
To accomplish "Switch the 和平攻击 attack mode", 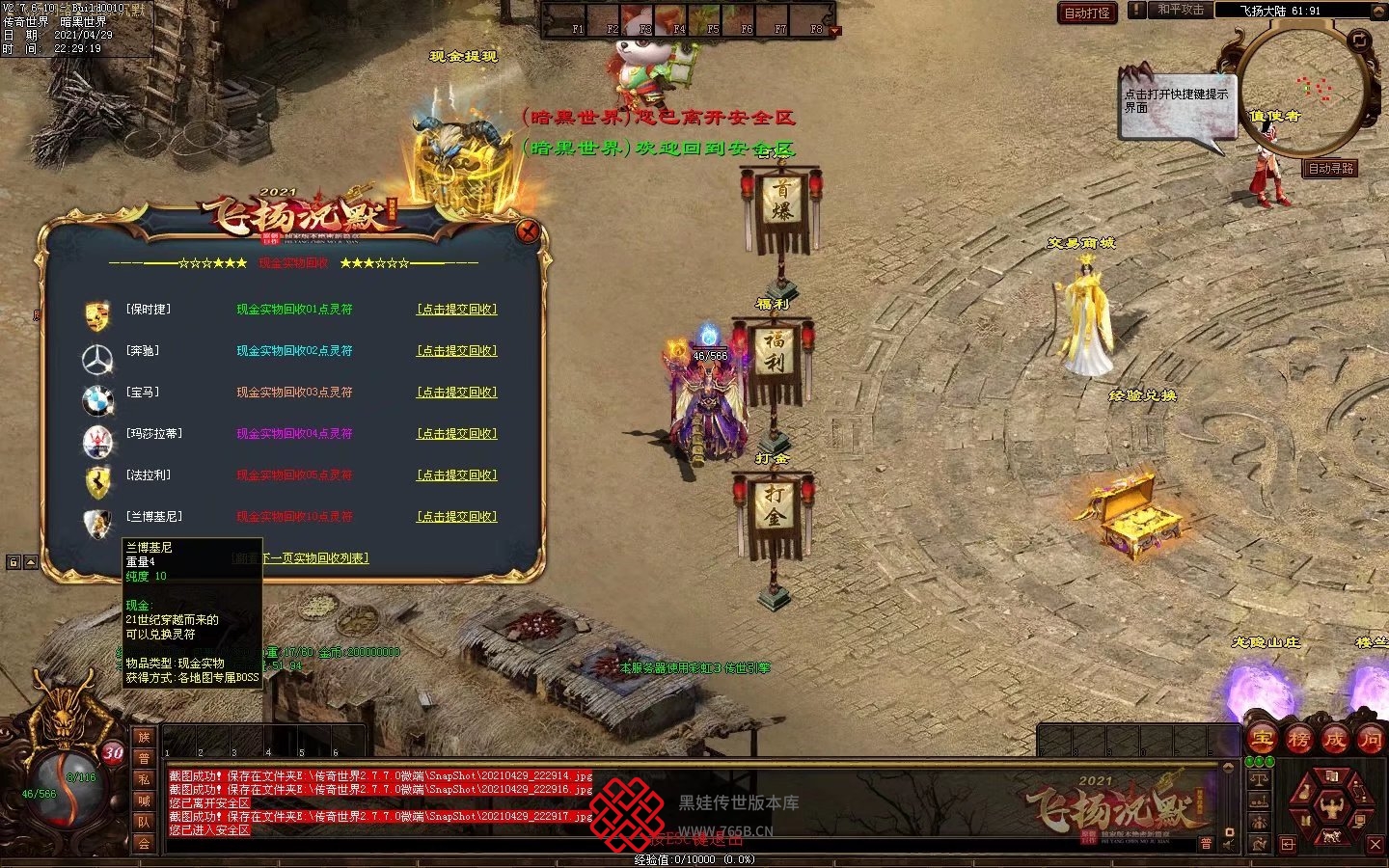I will pos(1181,10).
